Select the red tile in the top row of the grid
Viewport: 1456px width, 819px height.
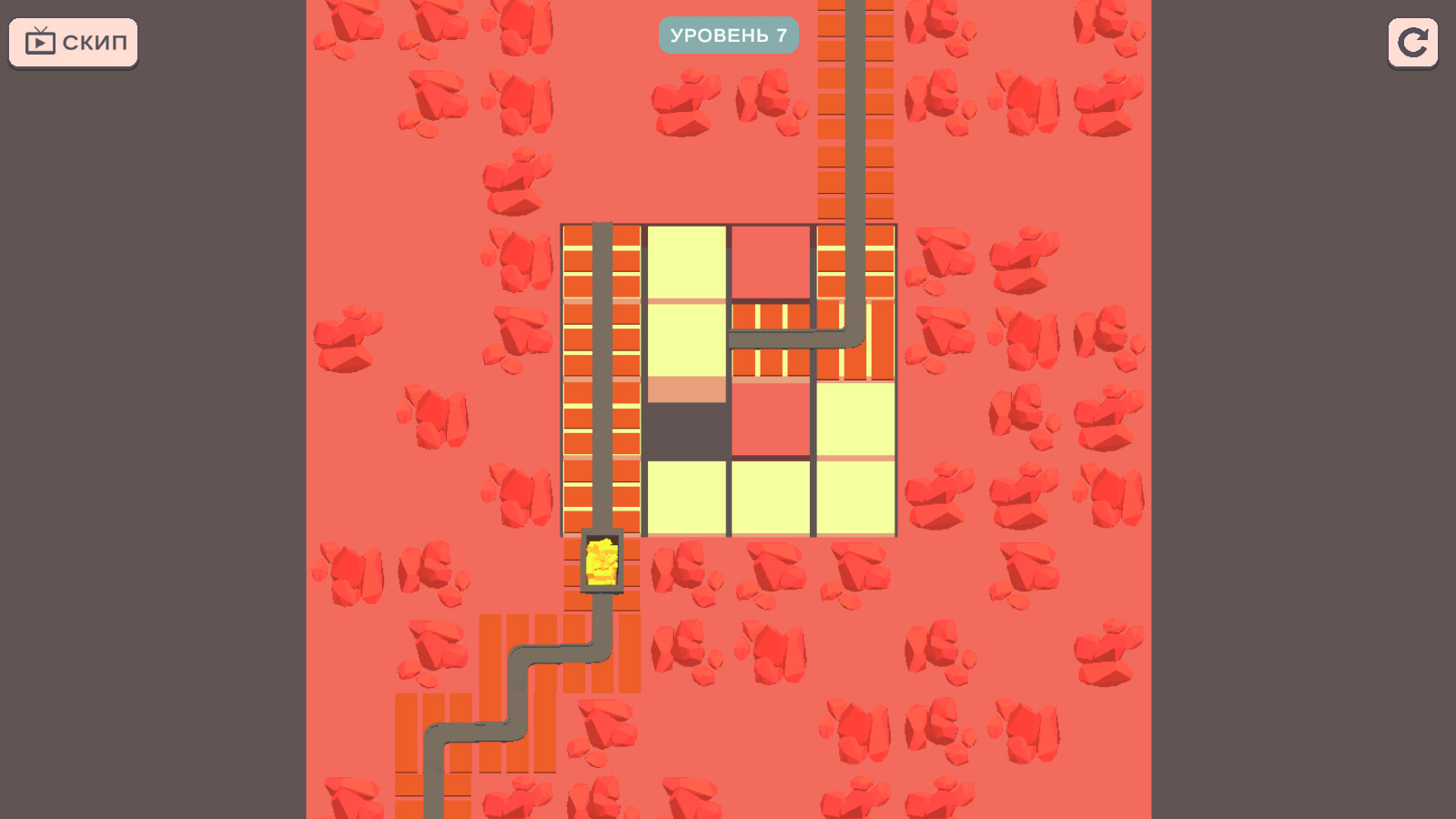[x=772, y=259]
